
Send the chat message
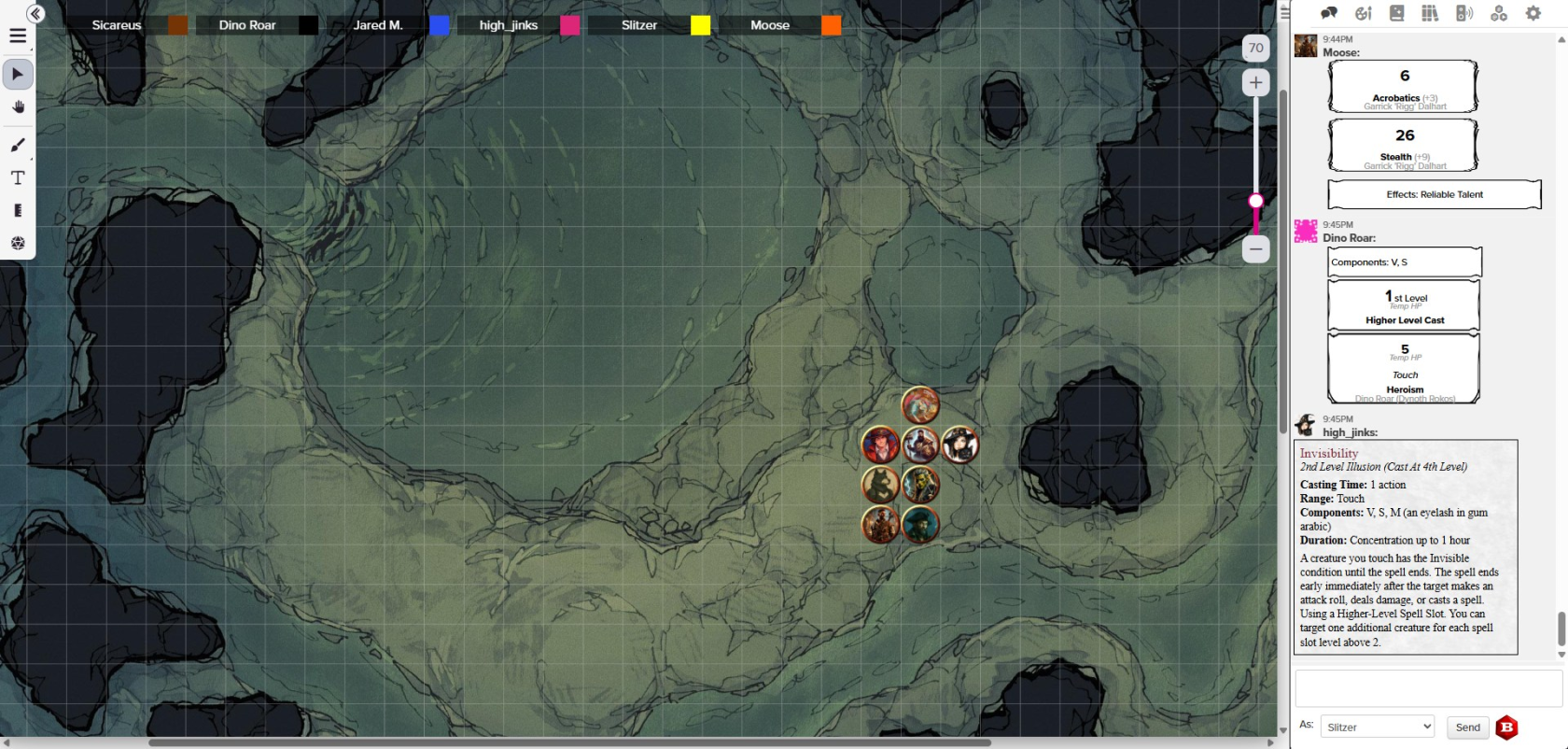point(1467,727)
